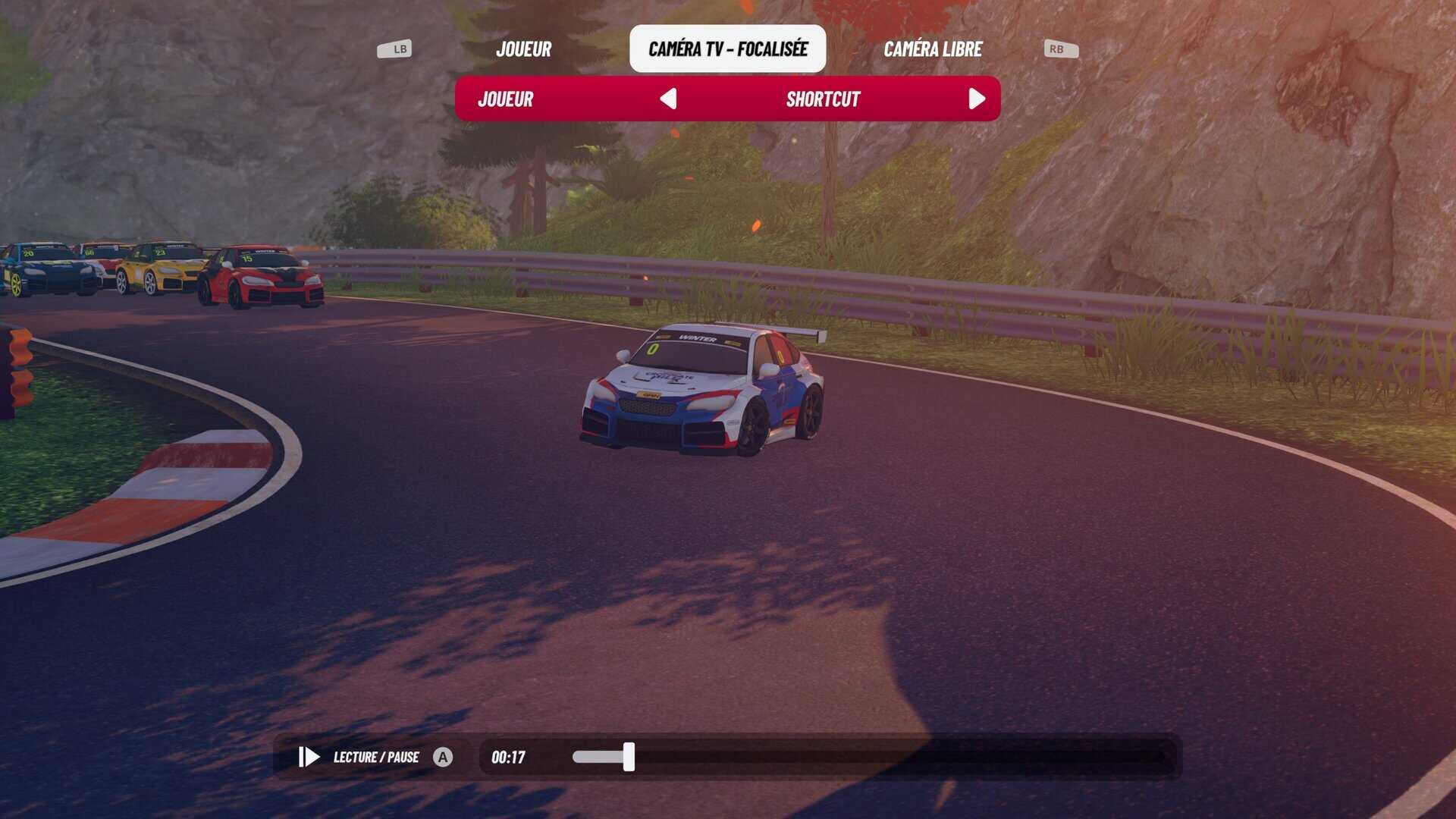This screenshot has width=1456, height=819.
Task: Open the Caméra Libre tab
Action: [933, 49]
